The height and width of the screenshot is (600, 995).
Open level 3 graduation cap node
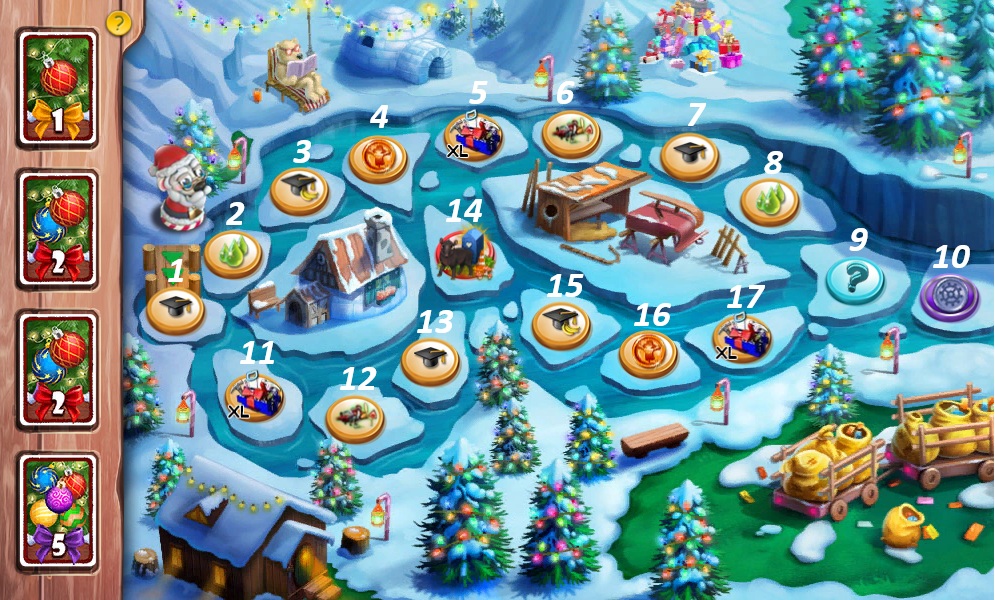click(x=299, y=191)
